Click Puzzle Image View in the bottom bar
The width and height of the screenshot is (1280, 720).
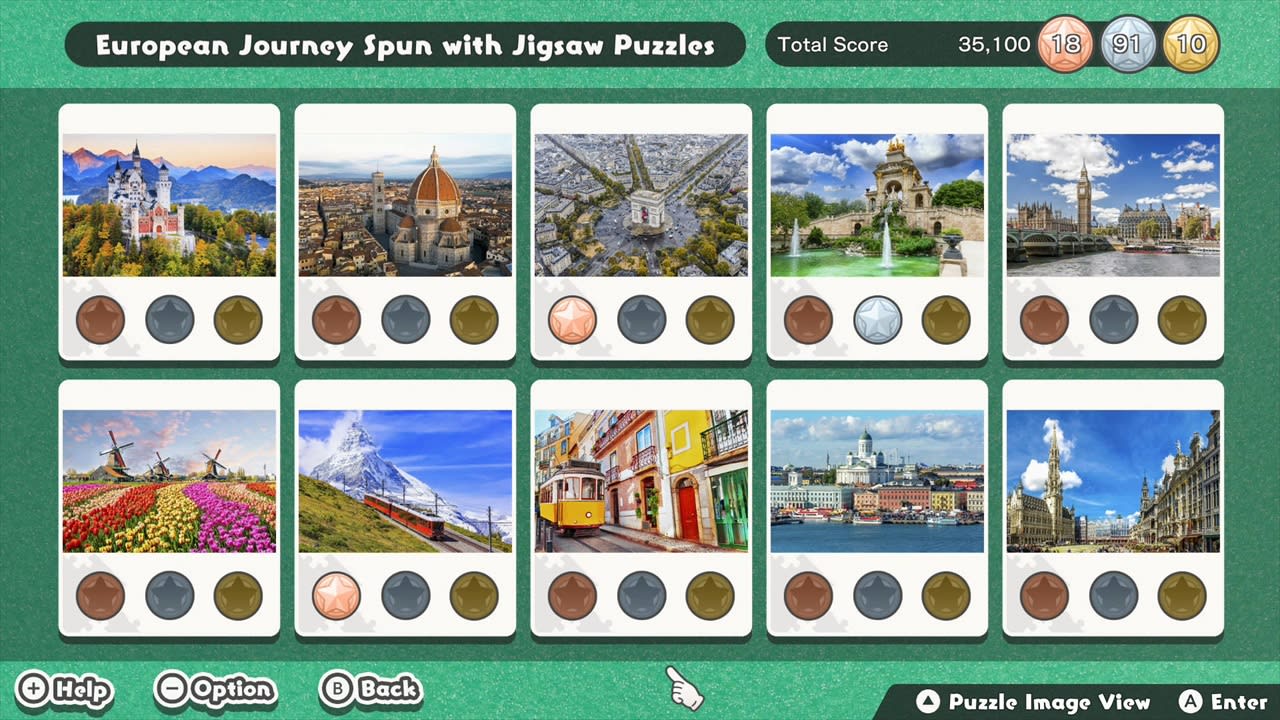pyautogui.click(x=1033, y=702)
